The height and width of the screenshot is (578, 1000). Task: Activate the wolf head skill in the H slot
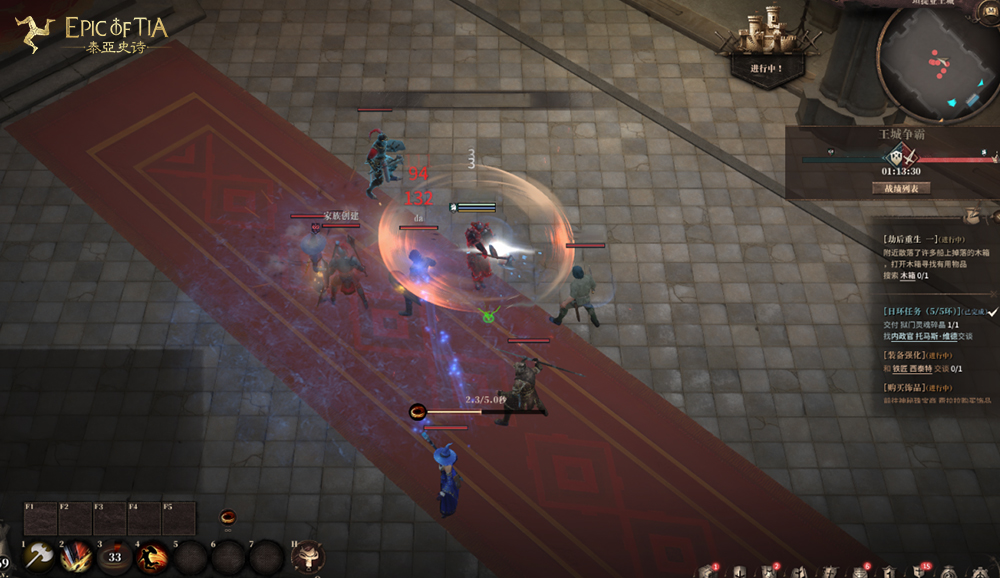(x=308, y=556)
